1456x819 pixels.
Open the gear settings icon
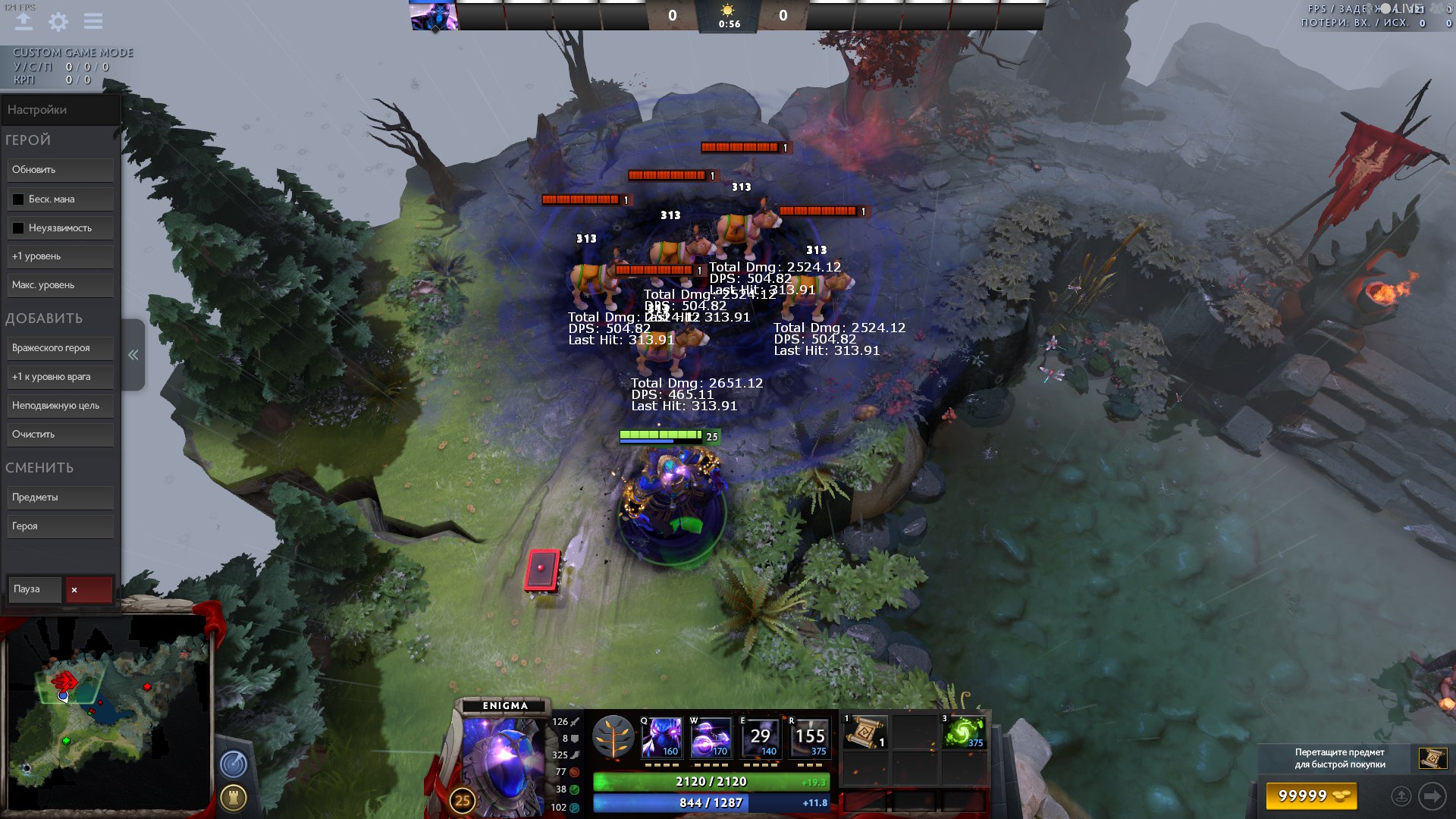[58, 21]
